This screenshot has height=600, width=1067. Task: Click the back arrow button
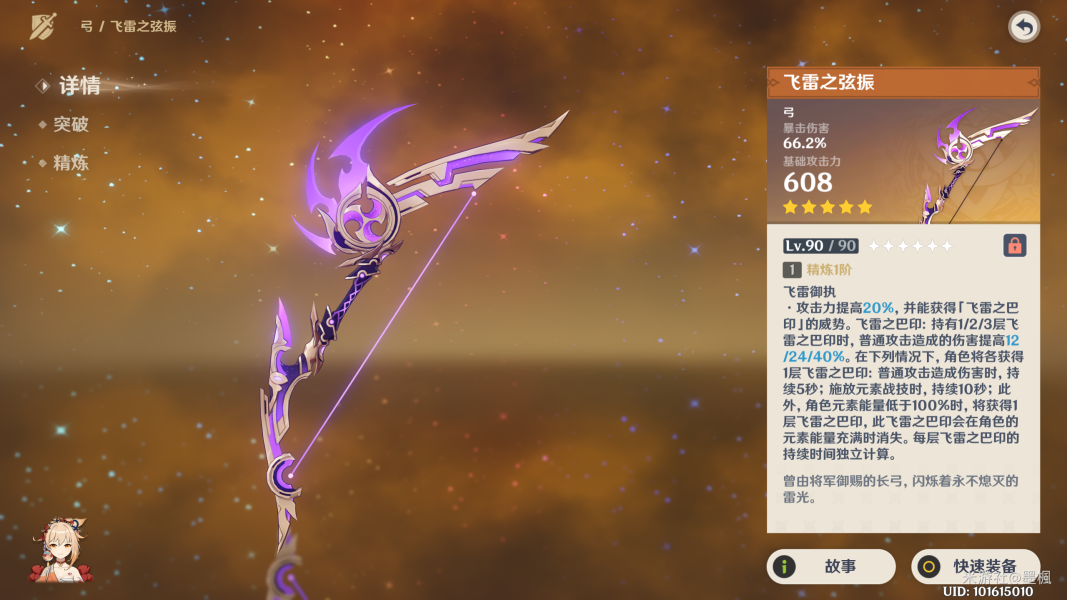[x=1023, y=27]
